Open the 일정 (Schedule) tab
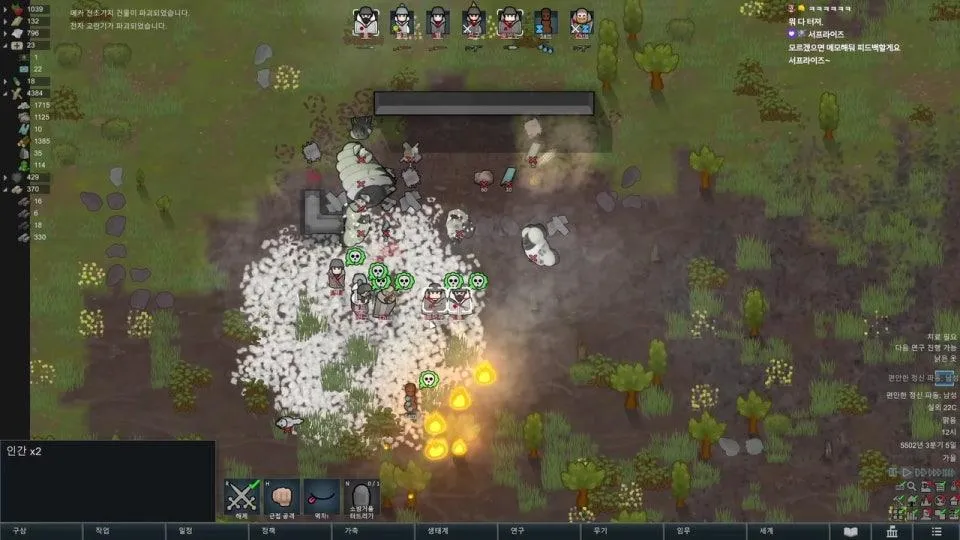Image resolution: width=960 pixels, height=540 pixels. point(185,531)
